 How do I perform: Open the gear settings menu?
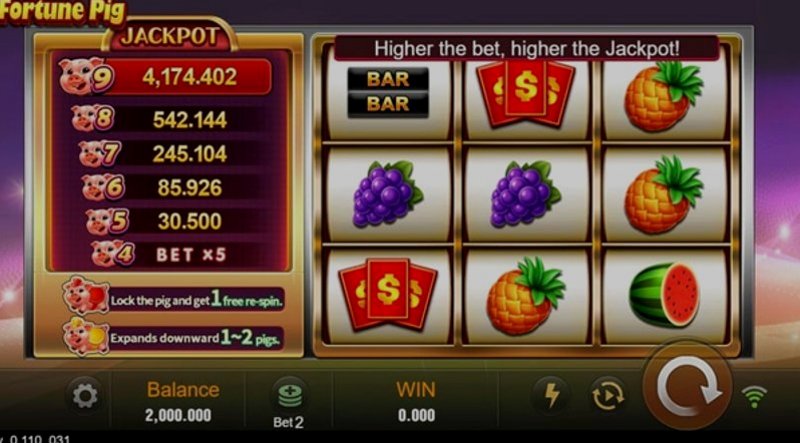point(85,397)
